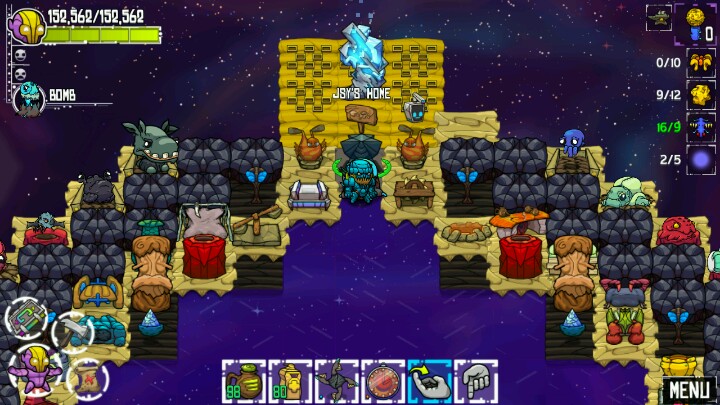
Task: Select the winged creature hotbar item
Action: click(334, 381)
